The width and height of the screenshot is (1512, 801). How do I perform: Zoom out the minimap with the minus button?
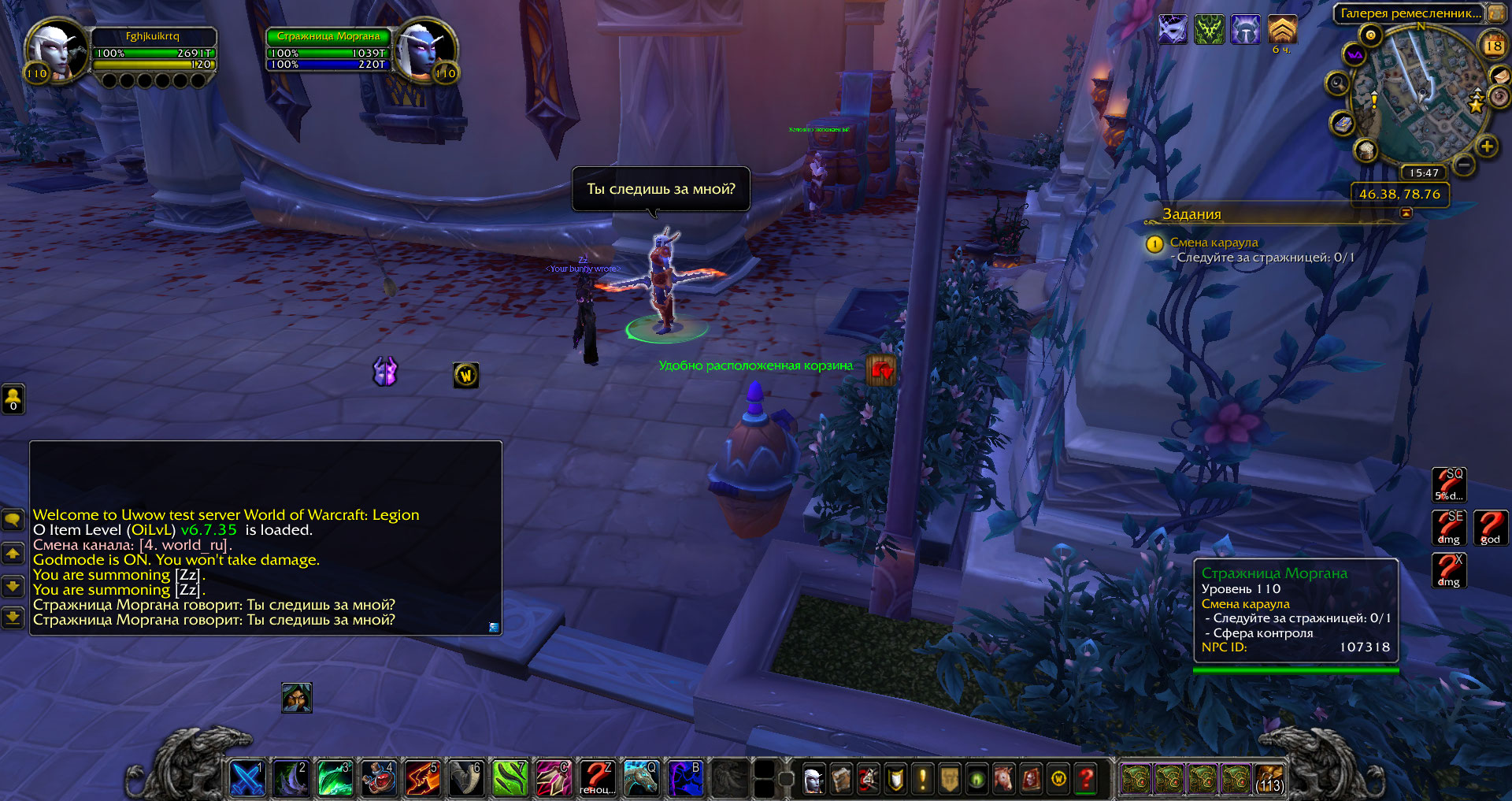click(x=1463, y=165)
